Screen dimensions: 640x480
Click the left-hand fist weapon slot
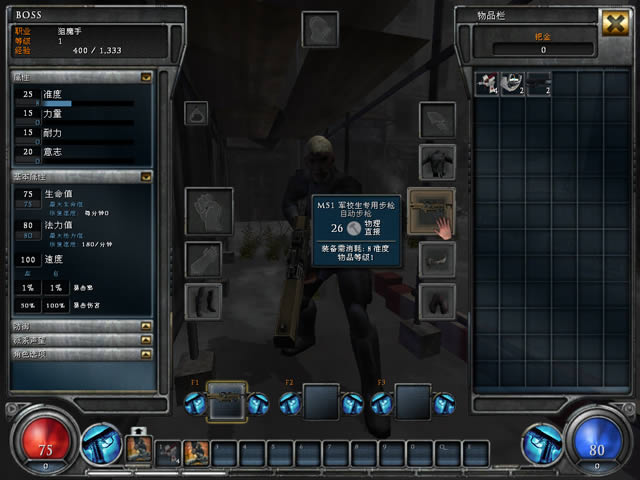point(209,211)
